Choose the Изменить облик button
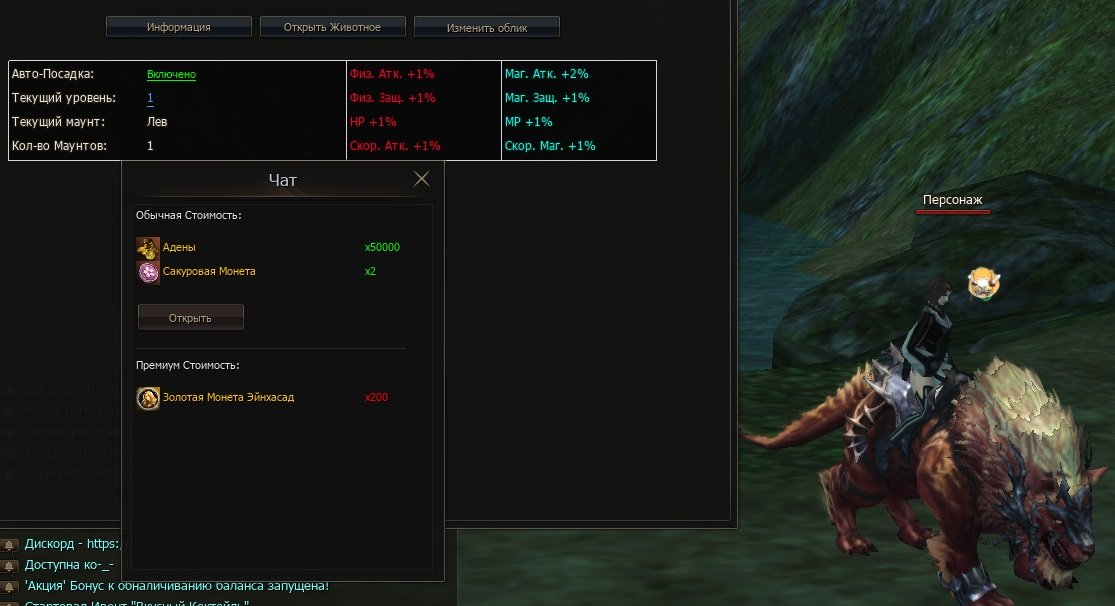 [x=487, y=27]
